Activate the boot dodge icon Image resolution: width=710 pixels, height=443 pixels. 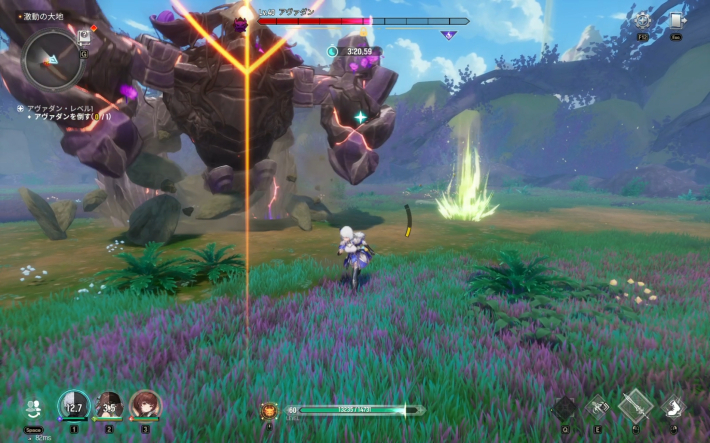coord(674,406)
